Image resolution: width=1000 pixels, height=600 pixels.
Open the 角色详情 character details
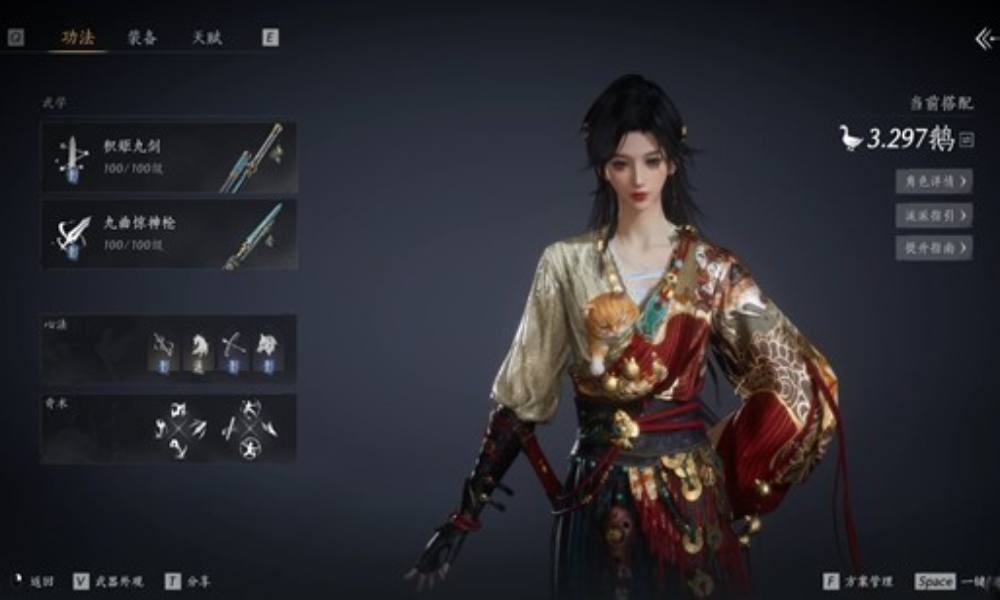click(x=933, y=181)
